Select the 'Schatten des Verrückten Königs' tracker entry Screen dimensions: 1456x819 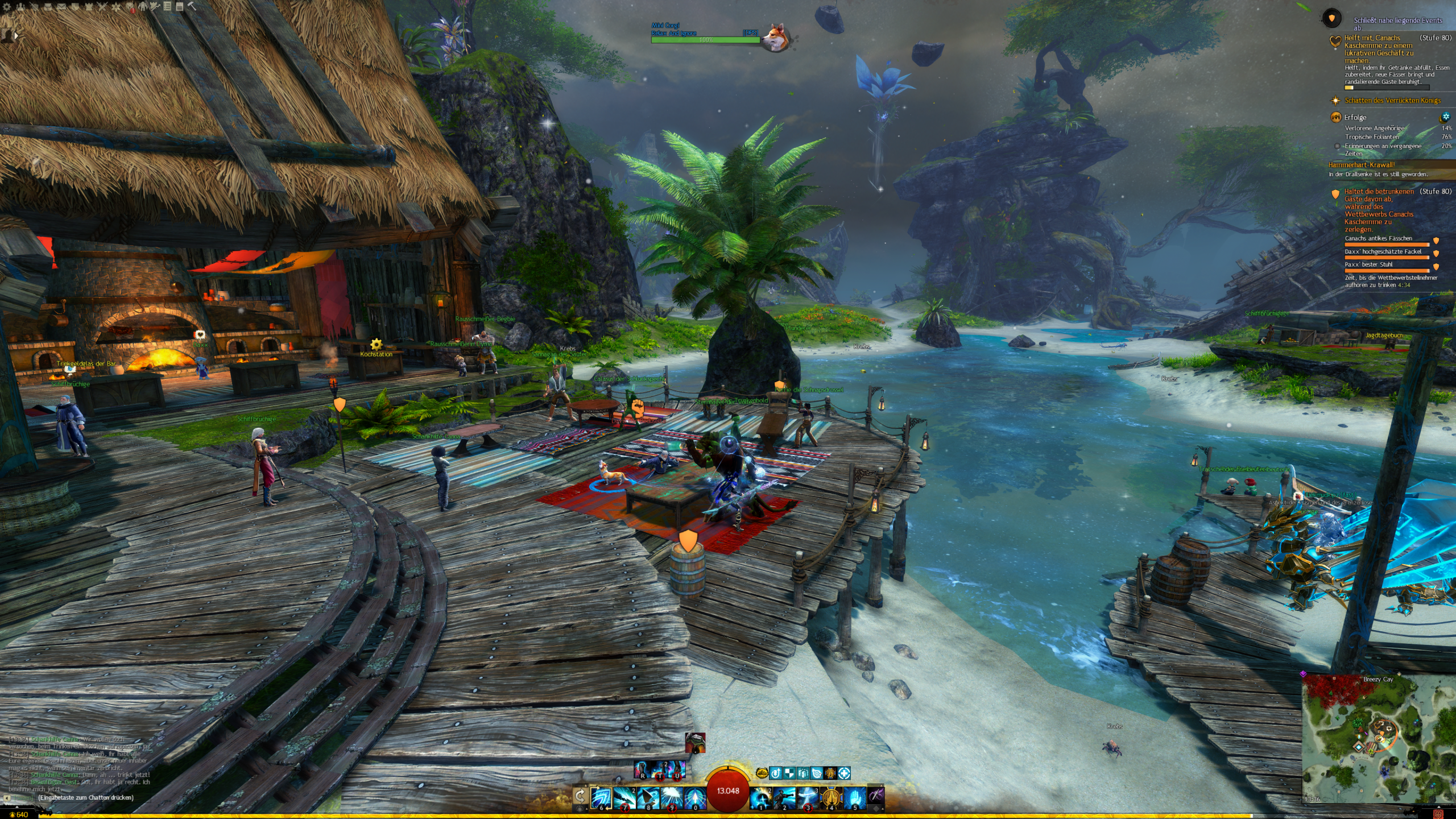[1392, 101]
